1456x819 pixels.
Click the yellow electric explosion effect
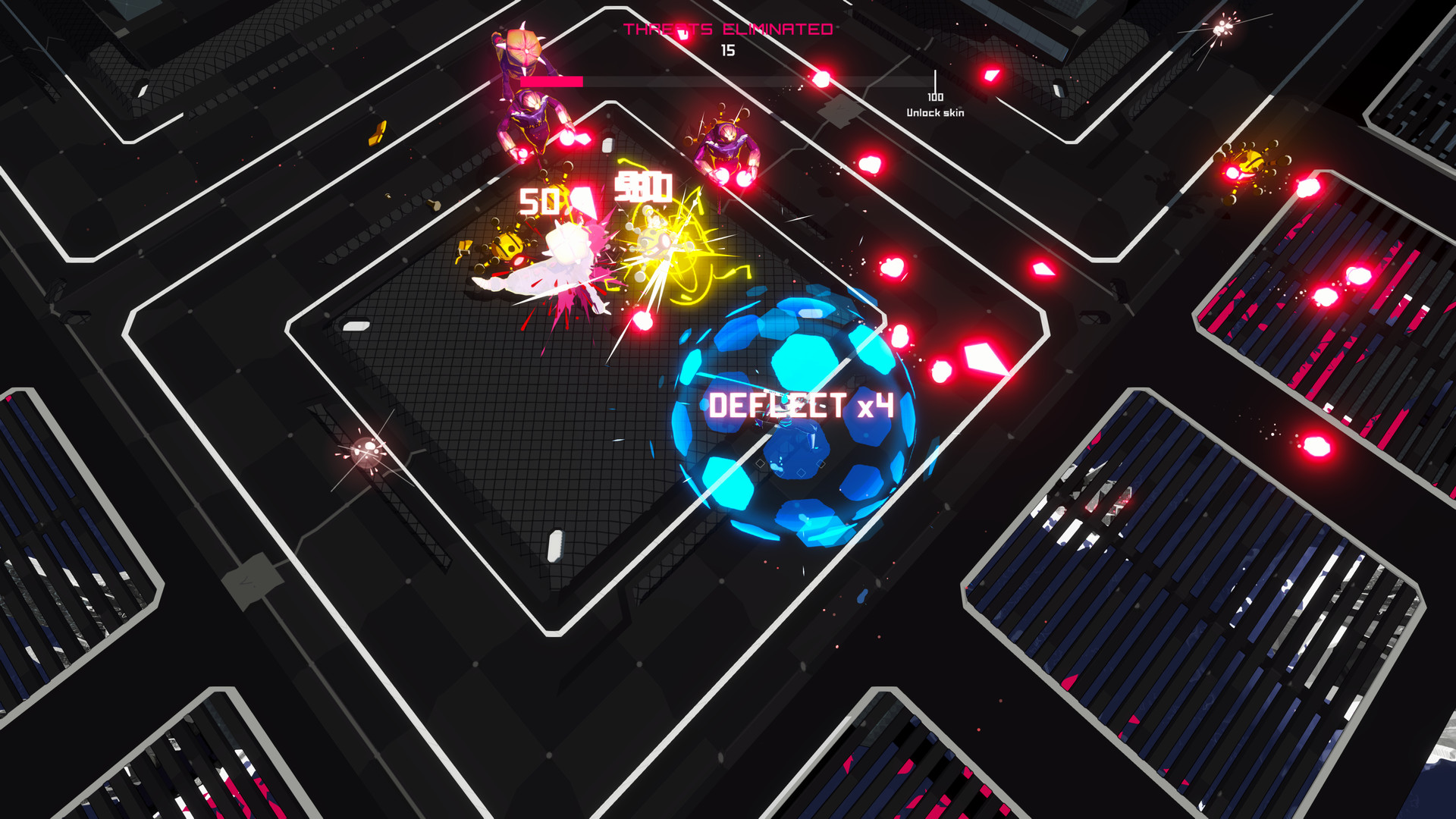(x=667, y=250)
